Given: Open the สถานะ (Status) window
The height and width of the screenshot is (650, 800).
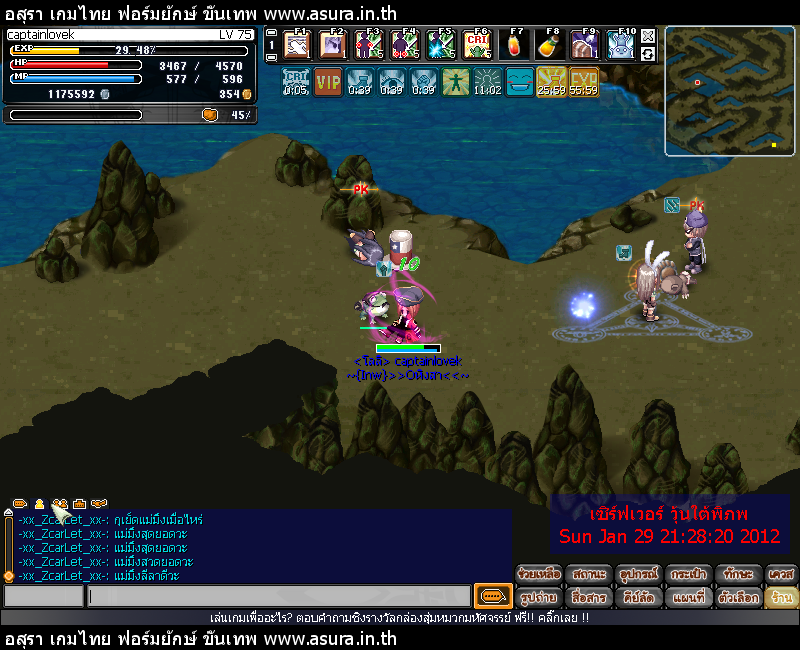Looking at the screenshot, I should pos(588,574).
